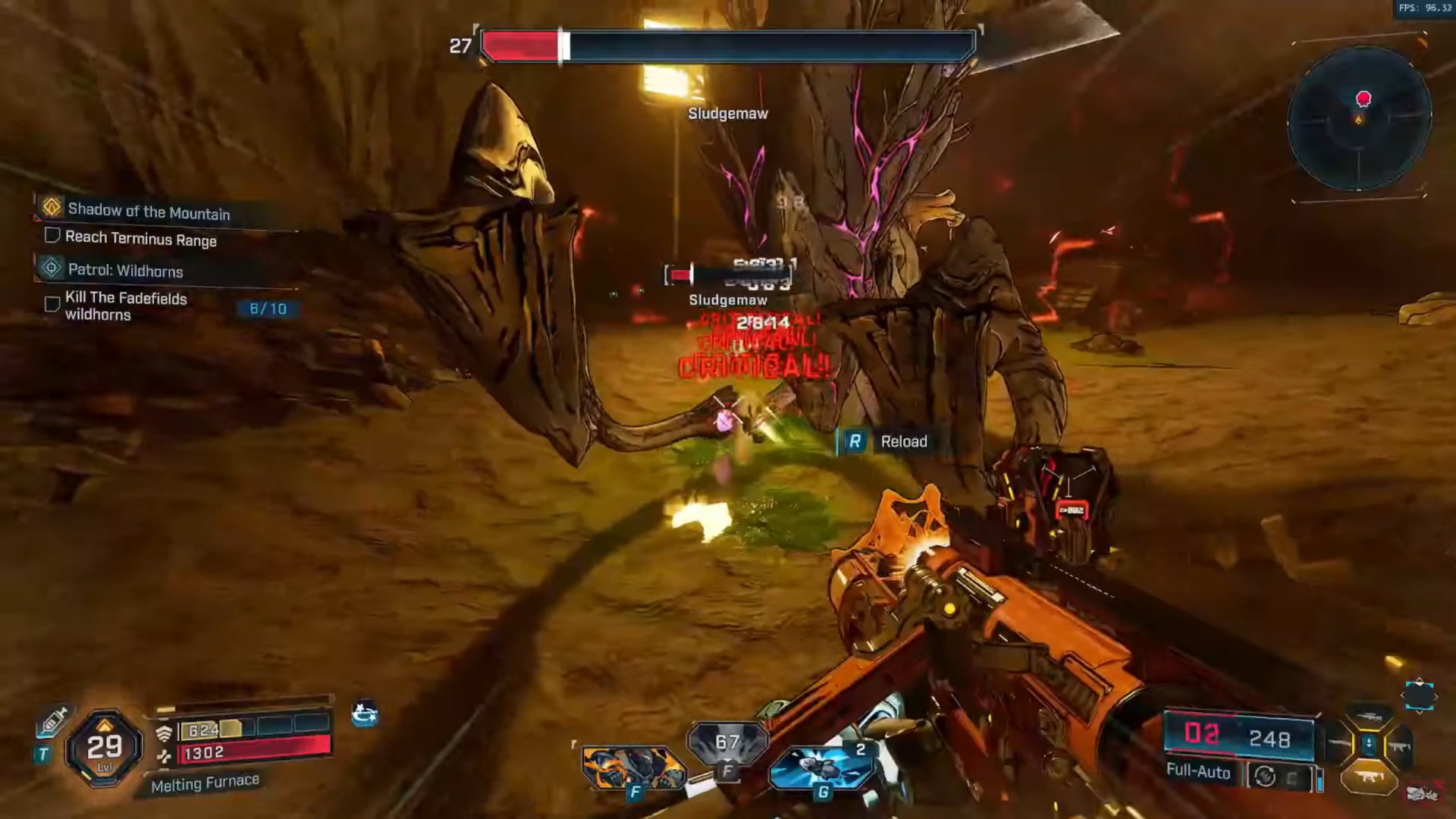This screenshot has width=1456, height=819.
Task: Select the grey cooldown ability showing 67
Action: pos(727,743)
